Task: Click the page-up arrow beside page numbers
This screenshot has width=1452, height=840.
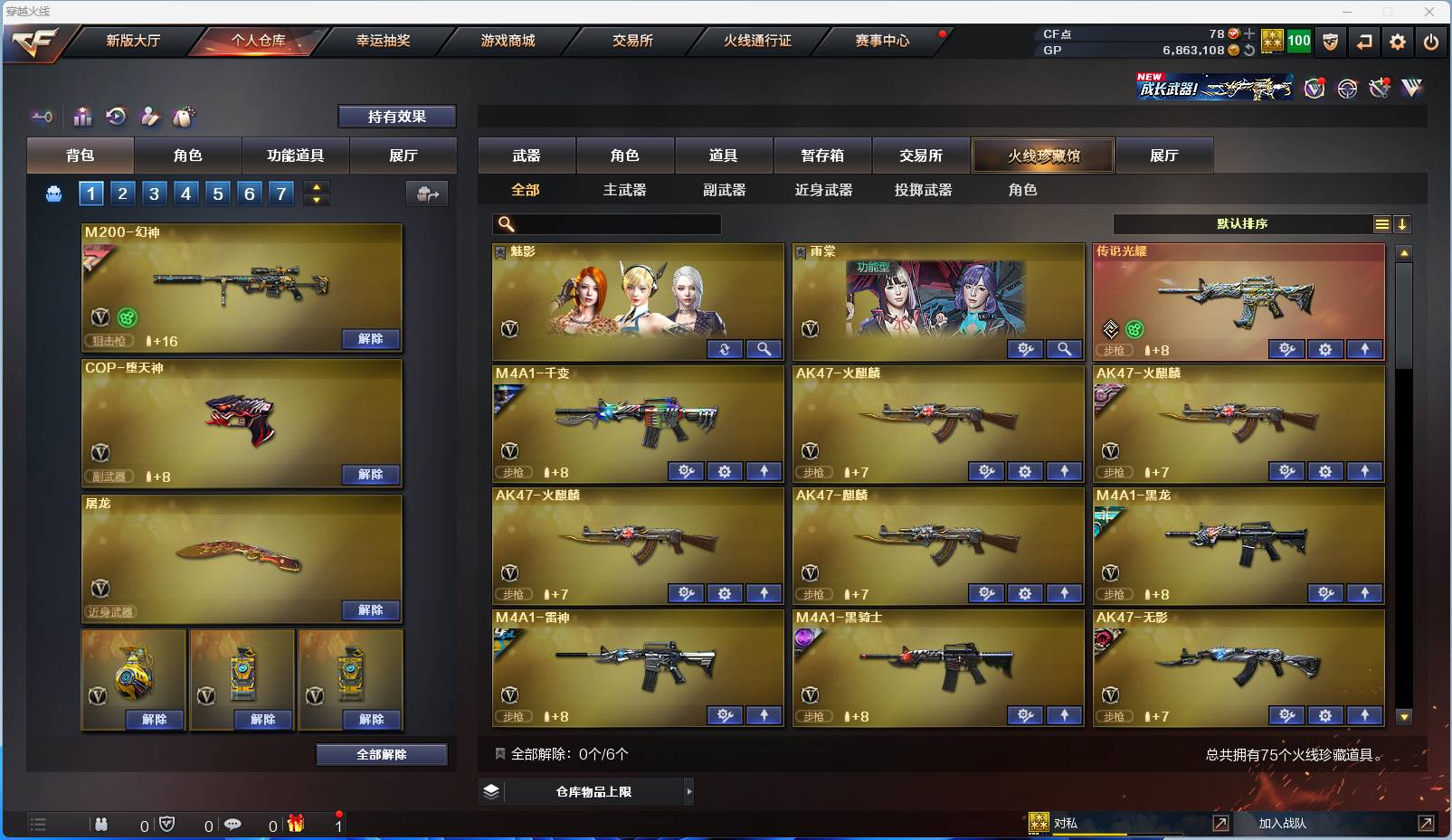Action: (316, 187)
